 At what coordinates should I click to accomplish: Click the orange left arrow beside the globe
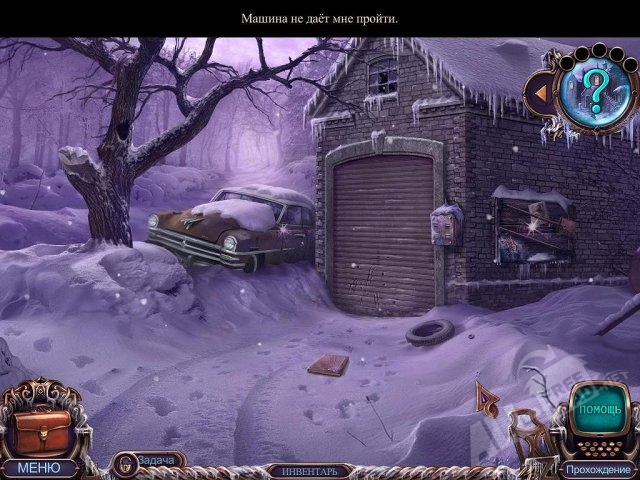[x=540, y=93]
